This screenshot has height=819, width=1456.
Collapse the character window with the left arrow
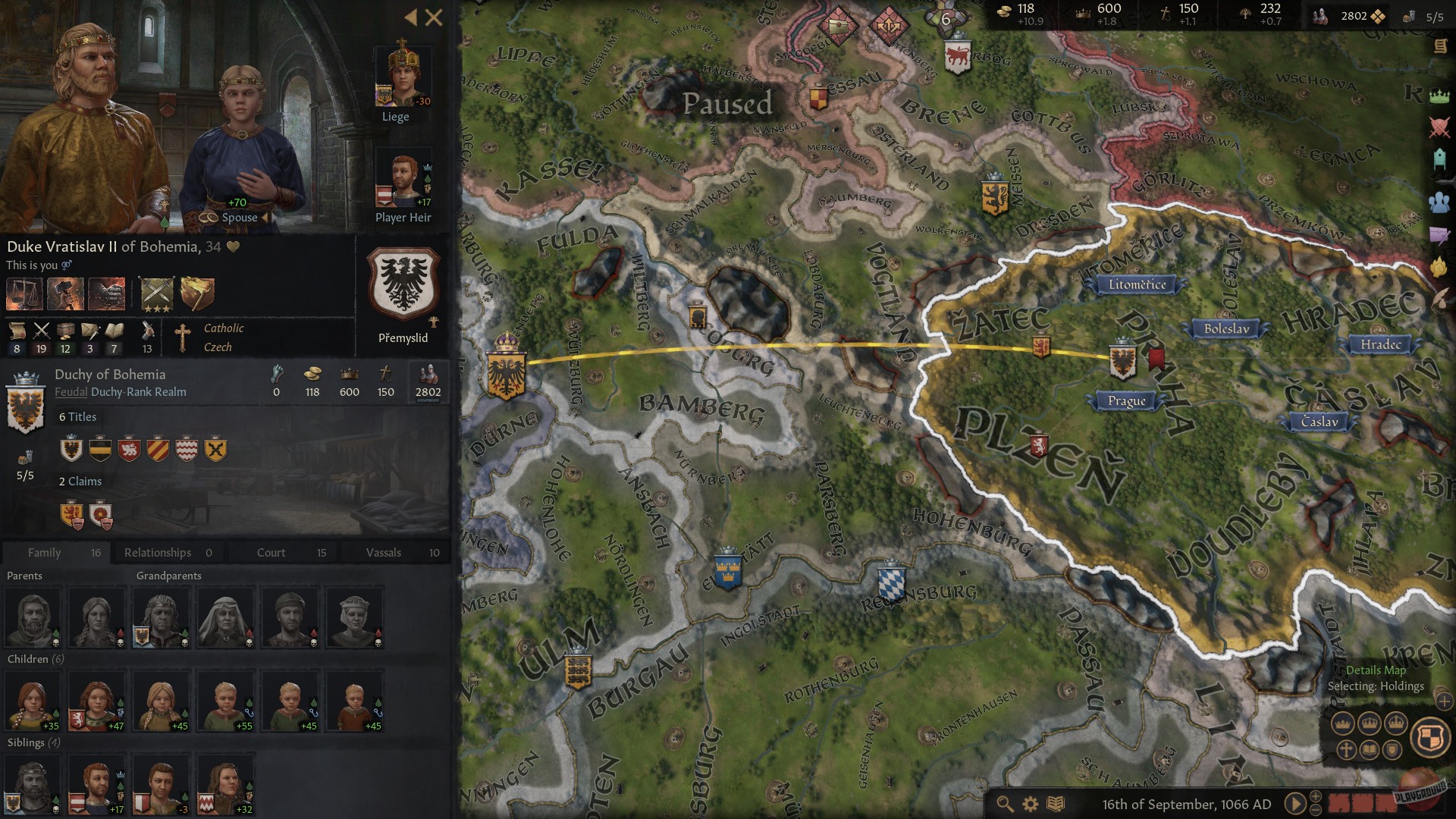(411, 17)
